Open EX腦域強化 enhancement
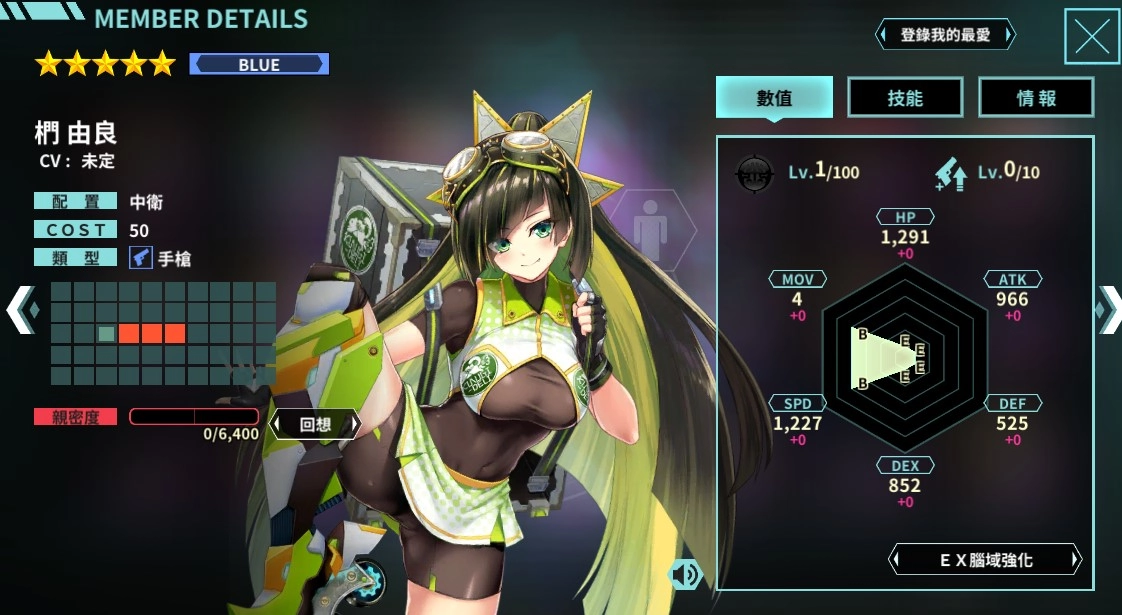This screenshot has width=1122, height=615. (x=985, y=560)
